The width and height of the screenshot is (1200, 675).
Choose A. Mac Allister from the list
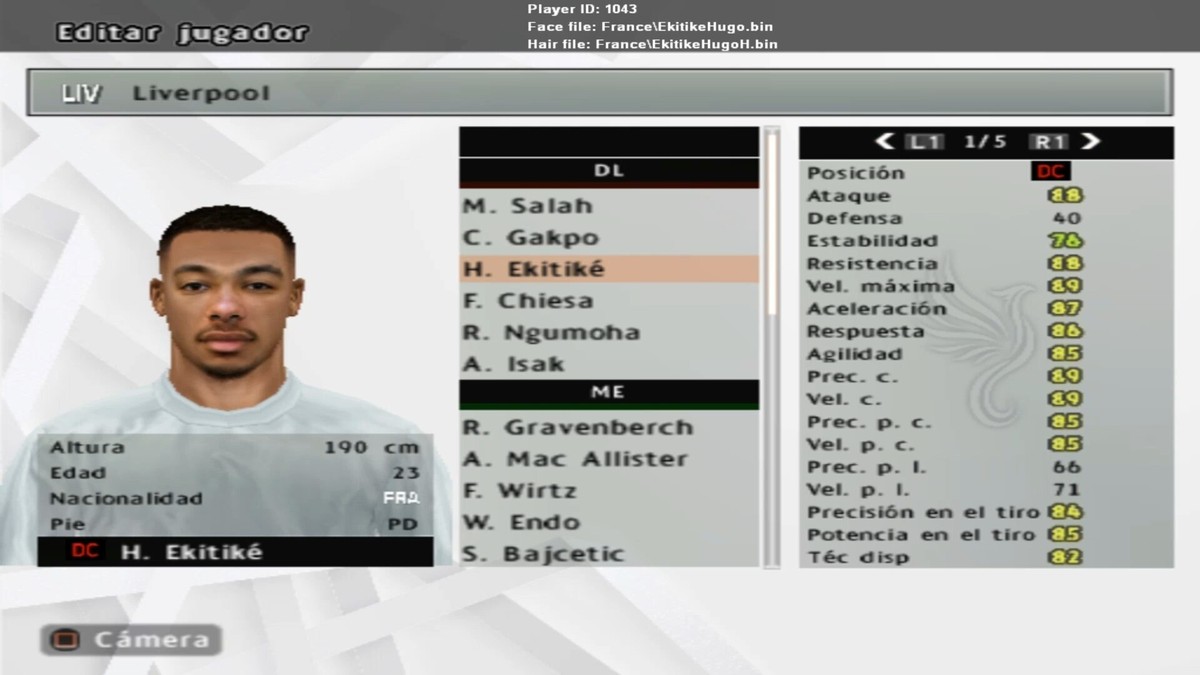[x=575, y=460]
